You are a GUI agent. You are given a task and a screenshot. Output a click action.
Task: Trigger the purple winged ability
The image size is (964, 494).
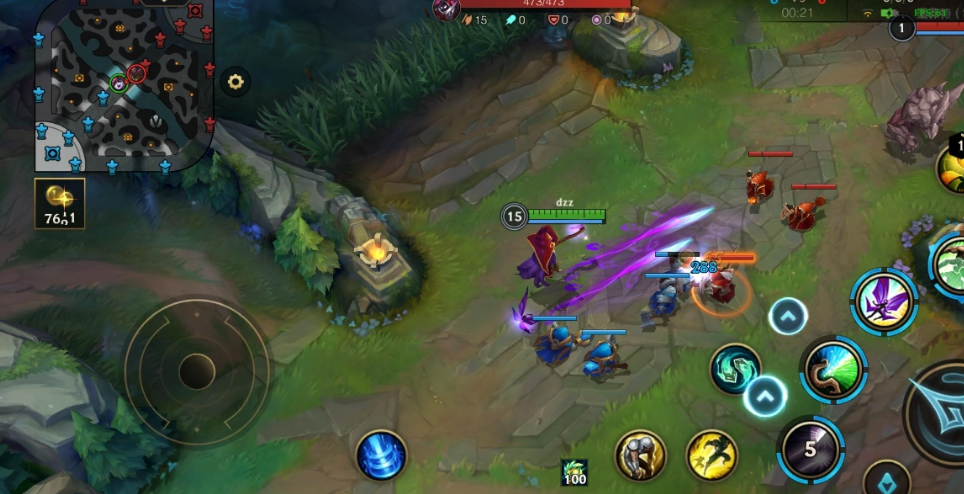click(884, 301)
